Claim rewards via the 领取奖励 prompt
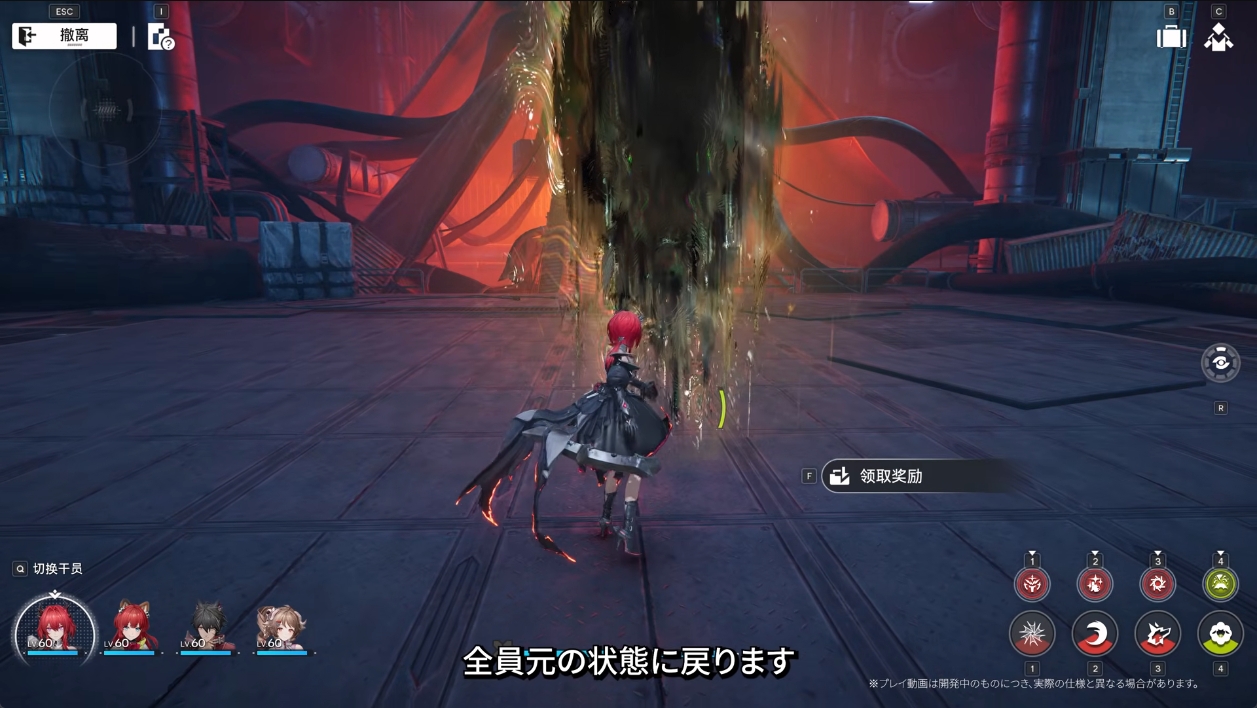 click(918, 476)
